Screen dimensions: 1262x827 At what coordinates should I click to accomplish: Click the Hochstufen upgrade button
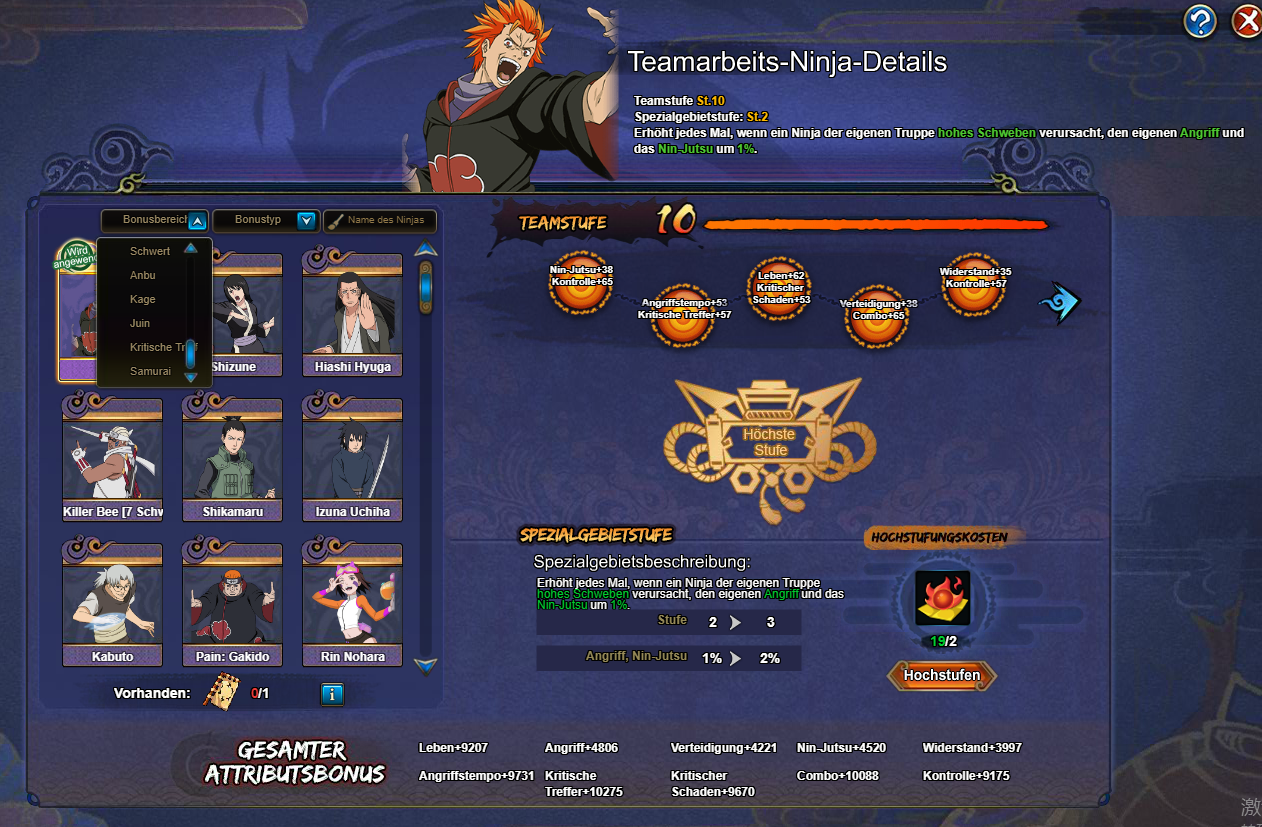941,676
